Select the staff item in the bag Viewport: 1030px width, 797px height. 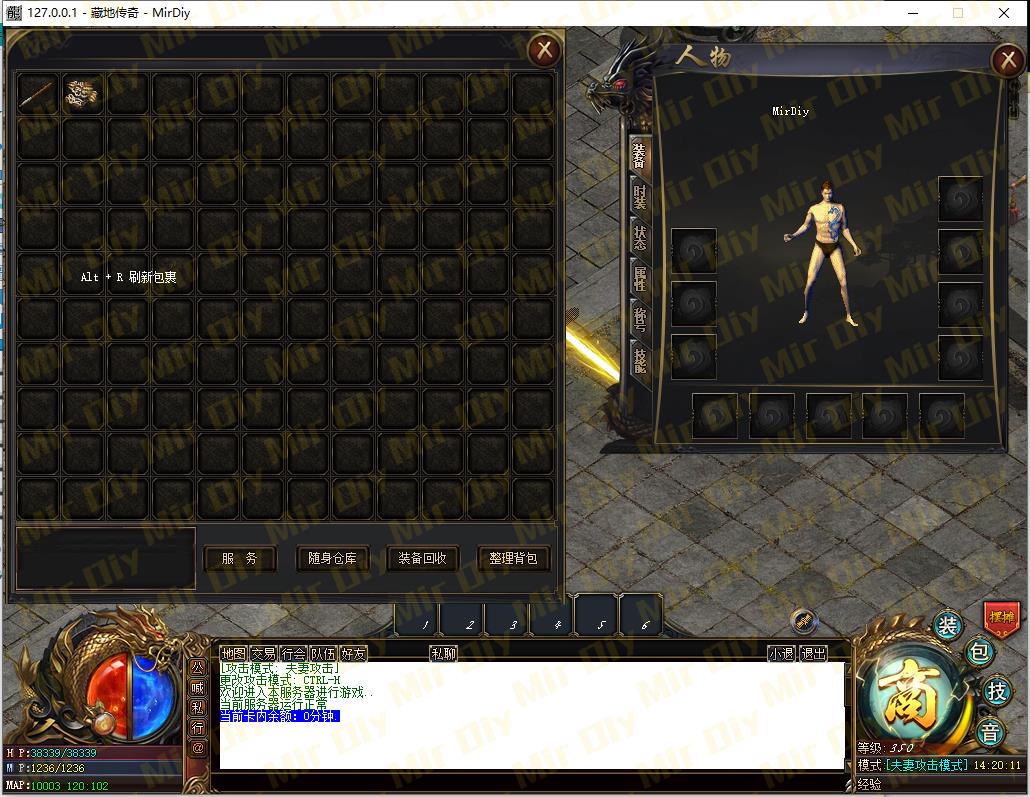coord(37,94)
